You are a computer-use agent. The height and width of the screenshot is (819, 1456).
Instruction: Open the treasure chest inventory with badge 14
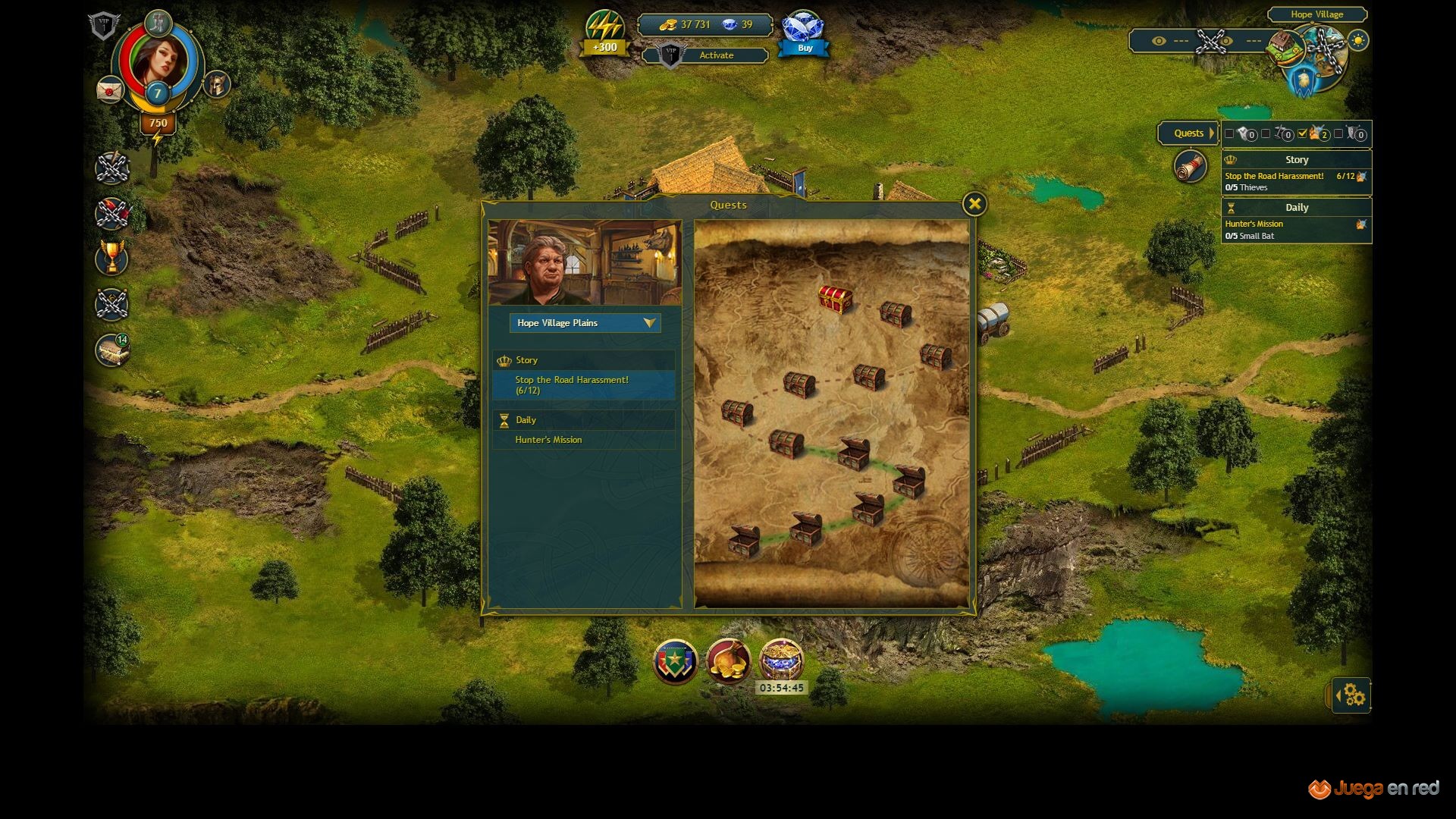click(x=112, y=350)
